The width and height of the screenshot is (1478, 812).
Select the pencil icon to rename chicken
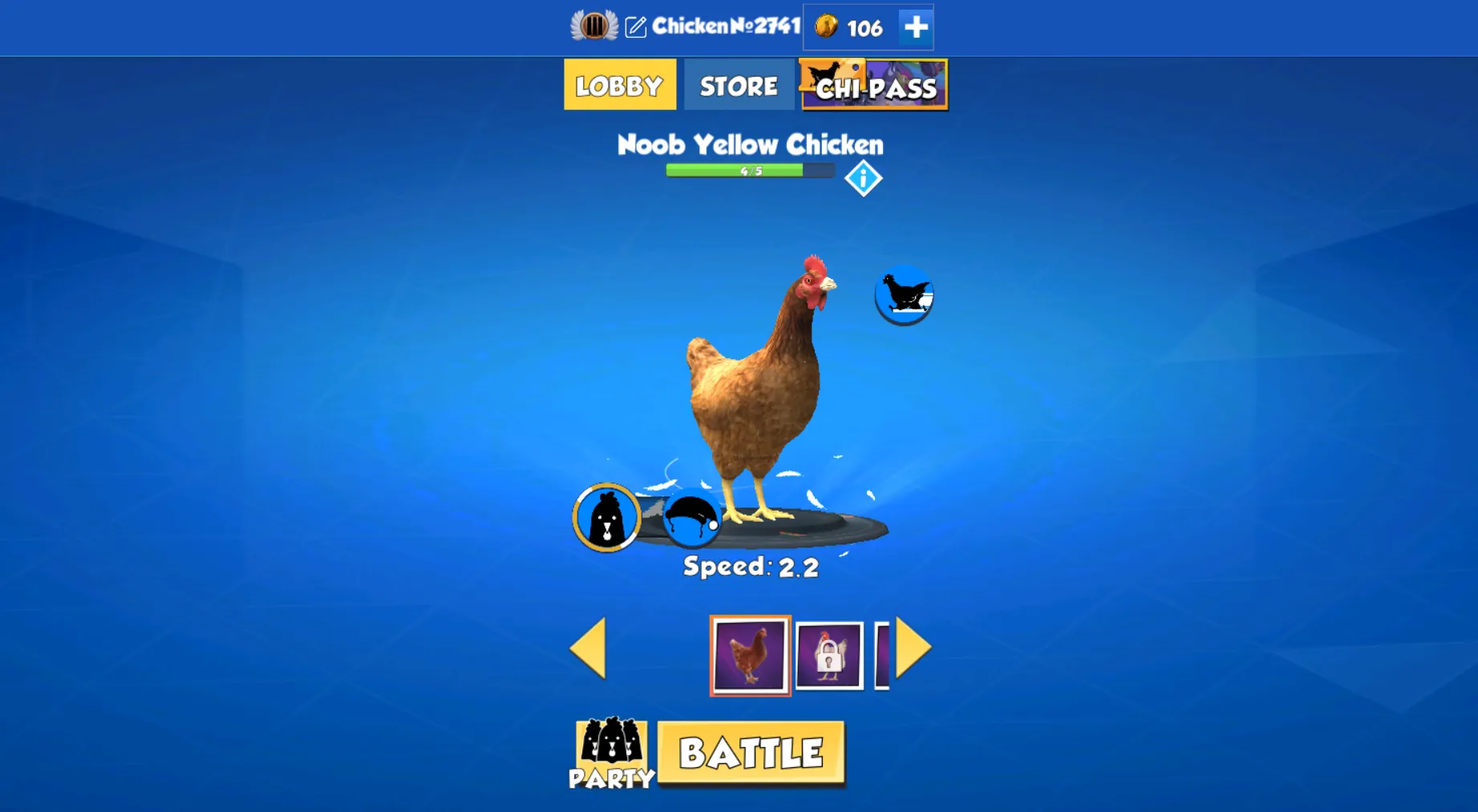click(635, 26)
